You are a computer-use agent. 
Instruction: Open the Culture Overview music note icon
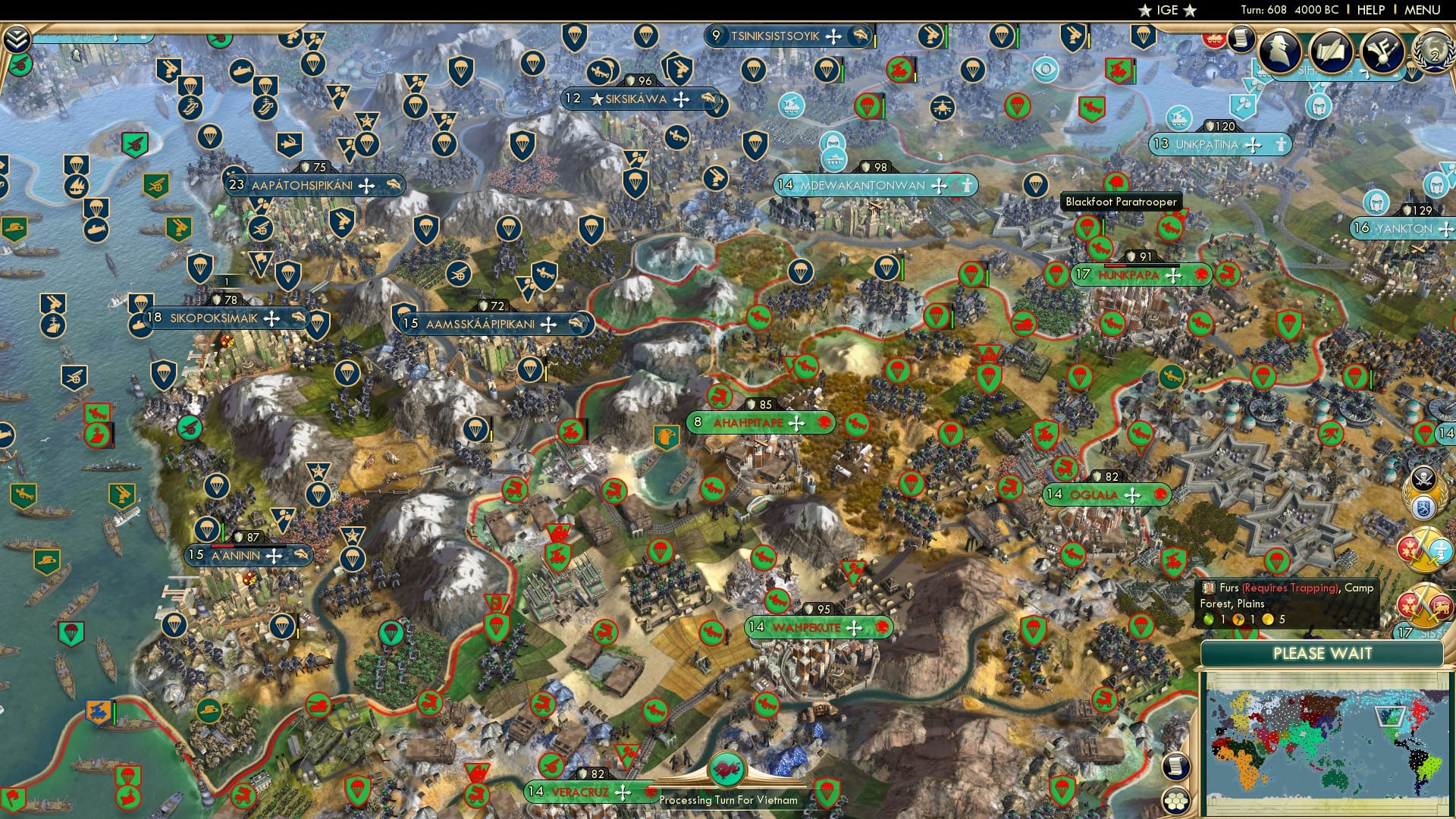point(1382,51)
